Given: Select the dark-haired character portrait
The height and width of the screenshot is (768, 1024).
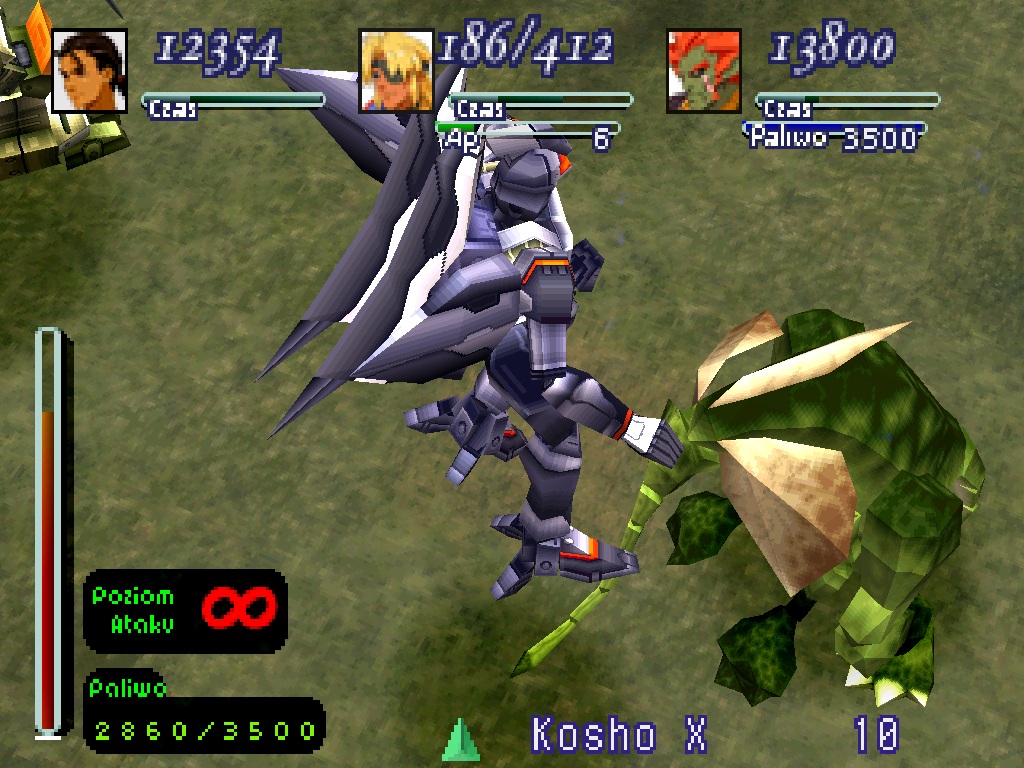Looking at the screenshot, I should pyautogui.click(x=89, y=71).
